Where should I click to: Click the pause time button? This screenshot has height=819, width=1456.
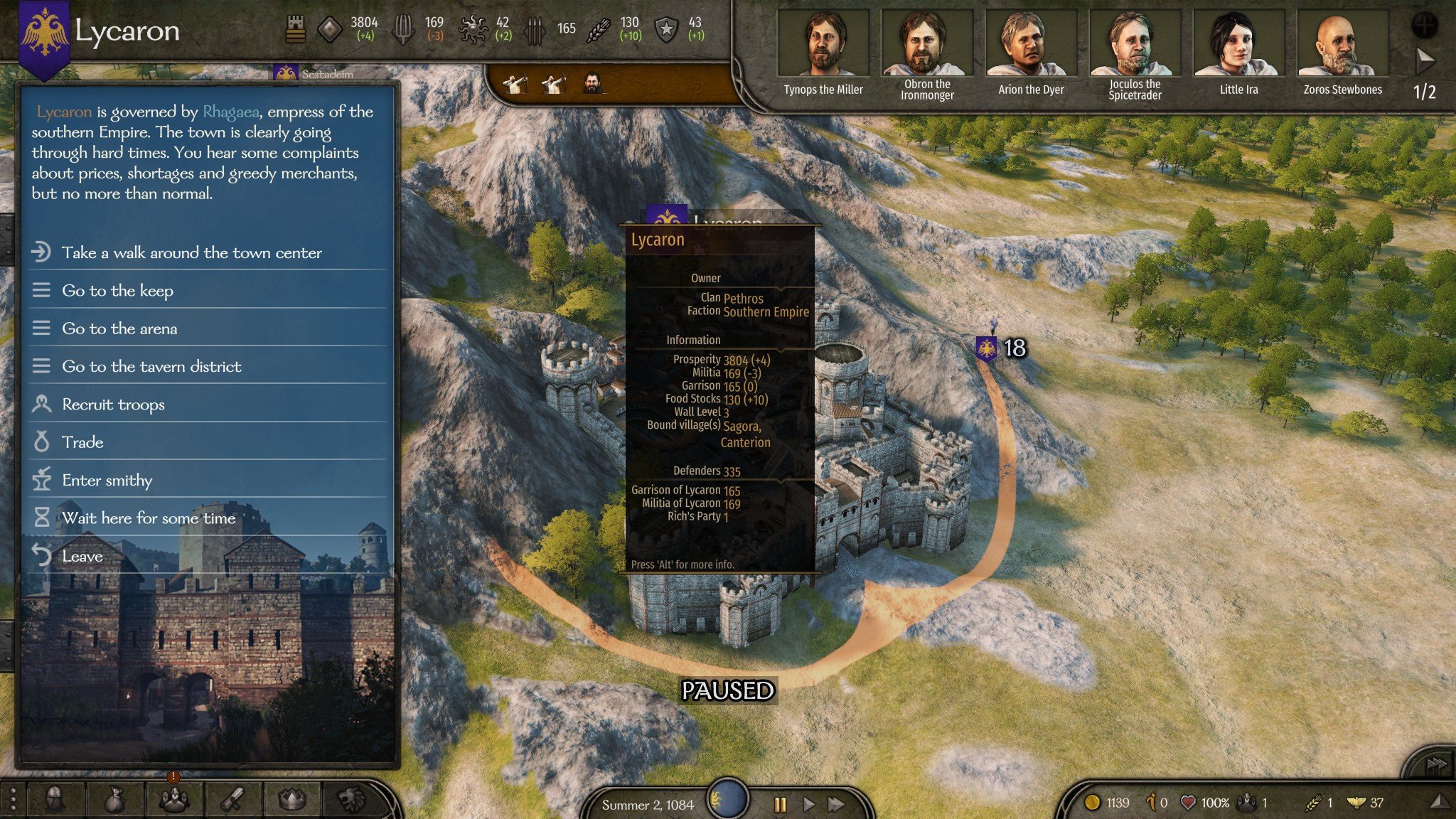point(780,804)
